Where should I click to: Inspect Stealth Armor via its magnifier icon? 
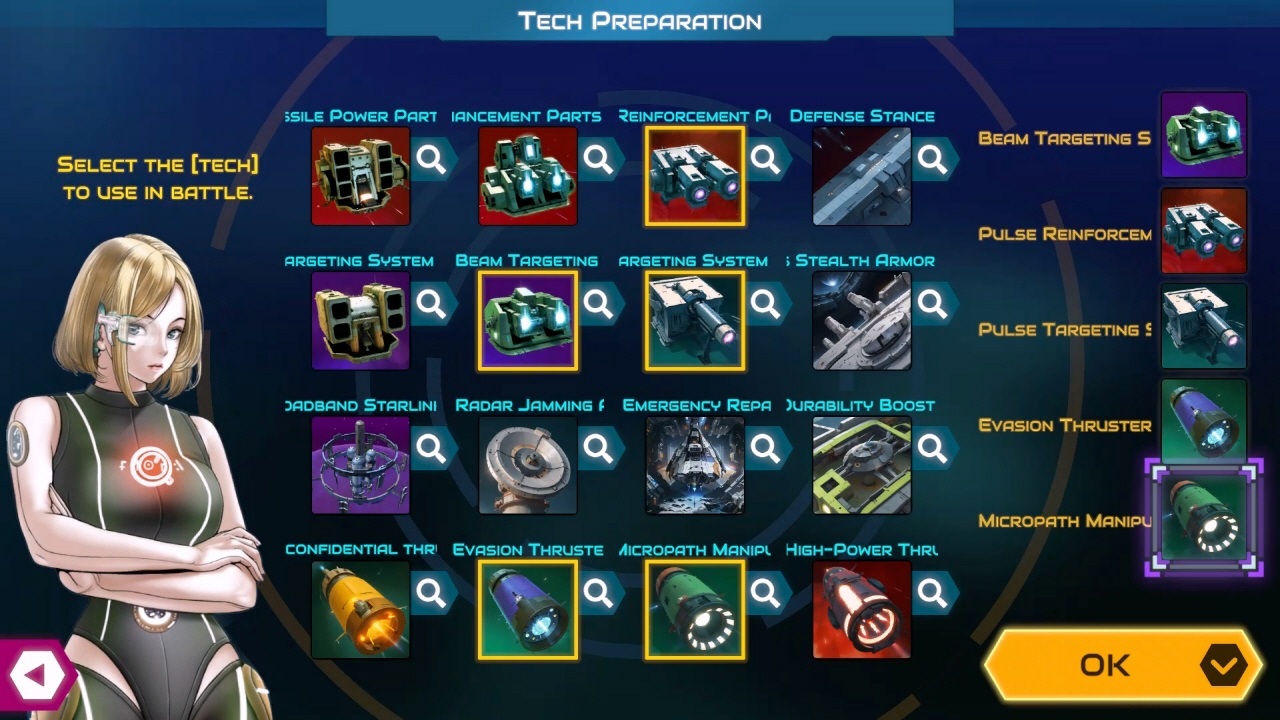(x=934, y=304)
